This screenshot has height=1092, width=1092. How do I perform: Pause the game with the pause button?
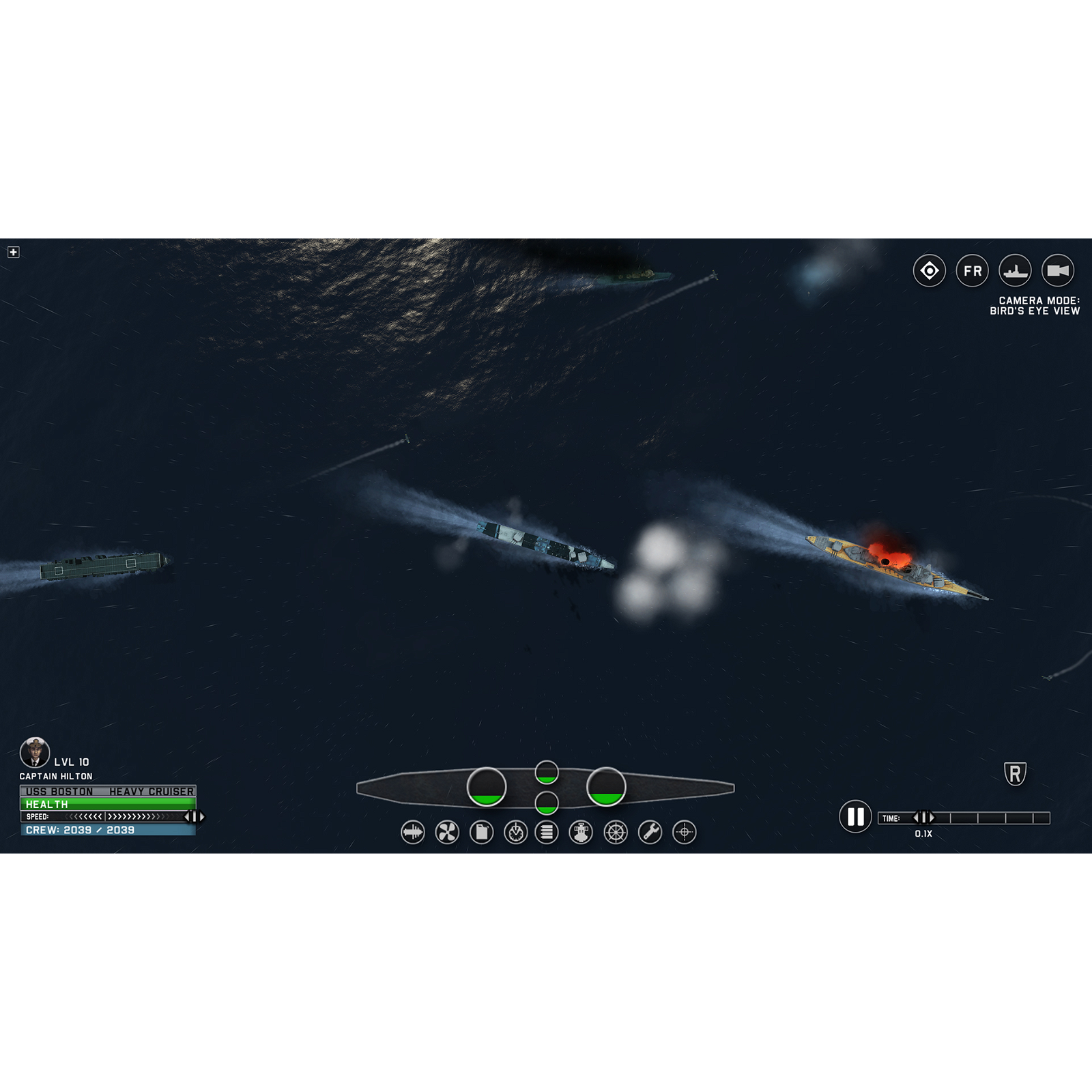[x=854, y=818]
